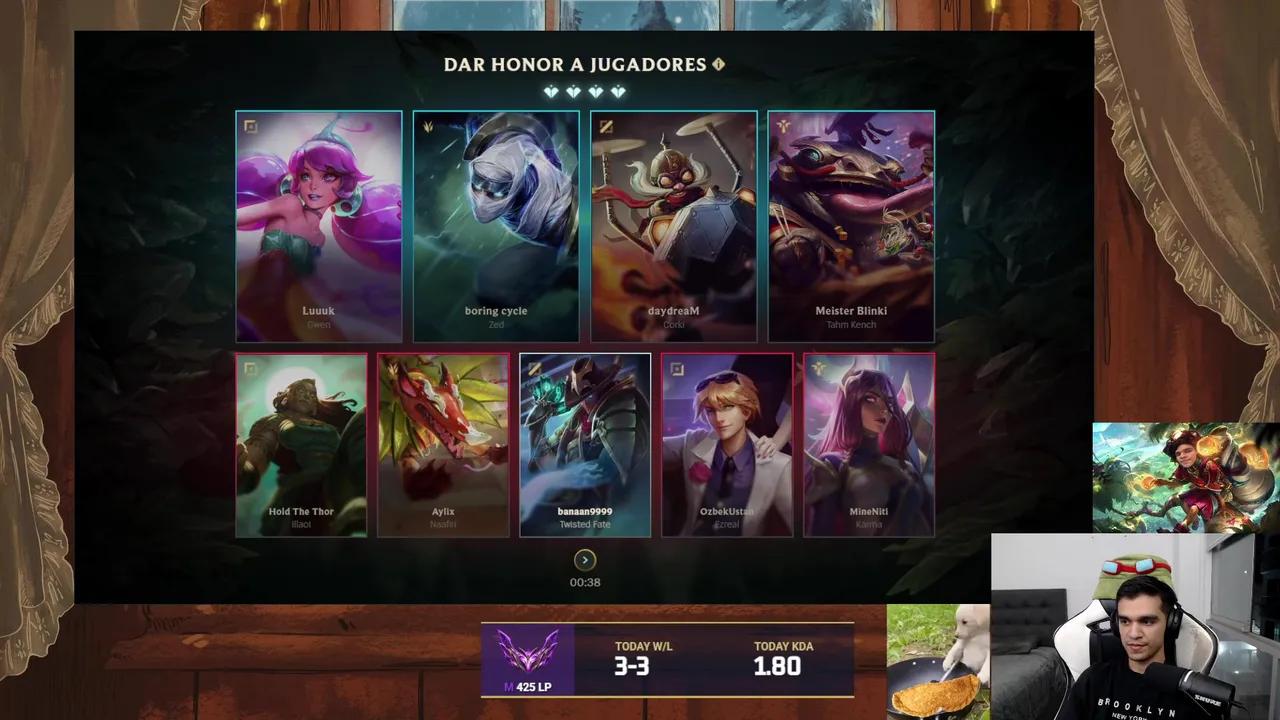Click the jungle role icon on boring cycle's card
This screenshot has height=720, width=1280.
pyautogui.click(x=427, y=126)
